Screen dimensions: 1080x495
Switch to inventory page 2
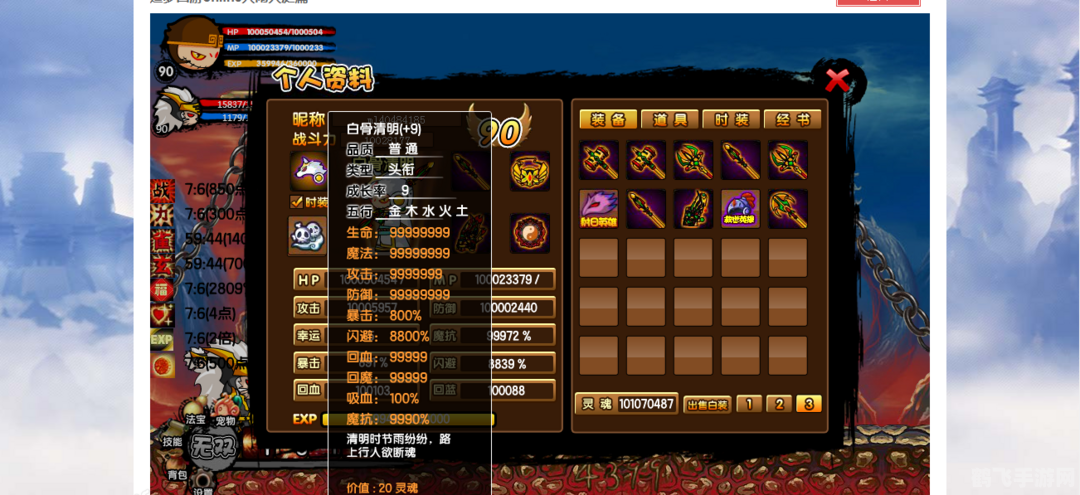pyautogui.click(x=779, y=404)
